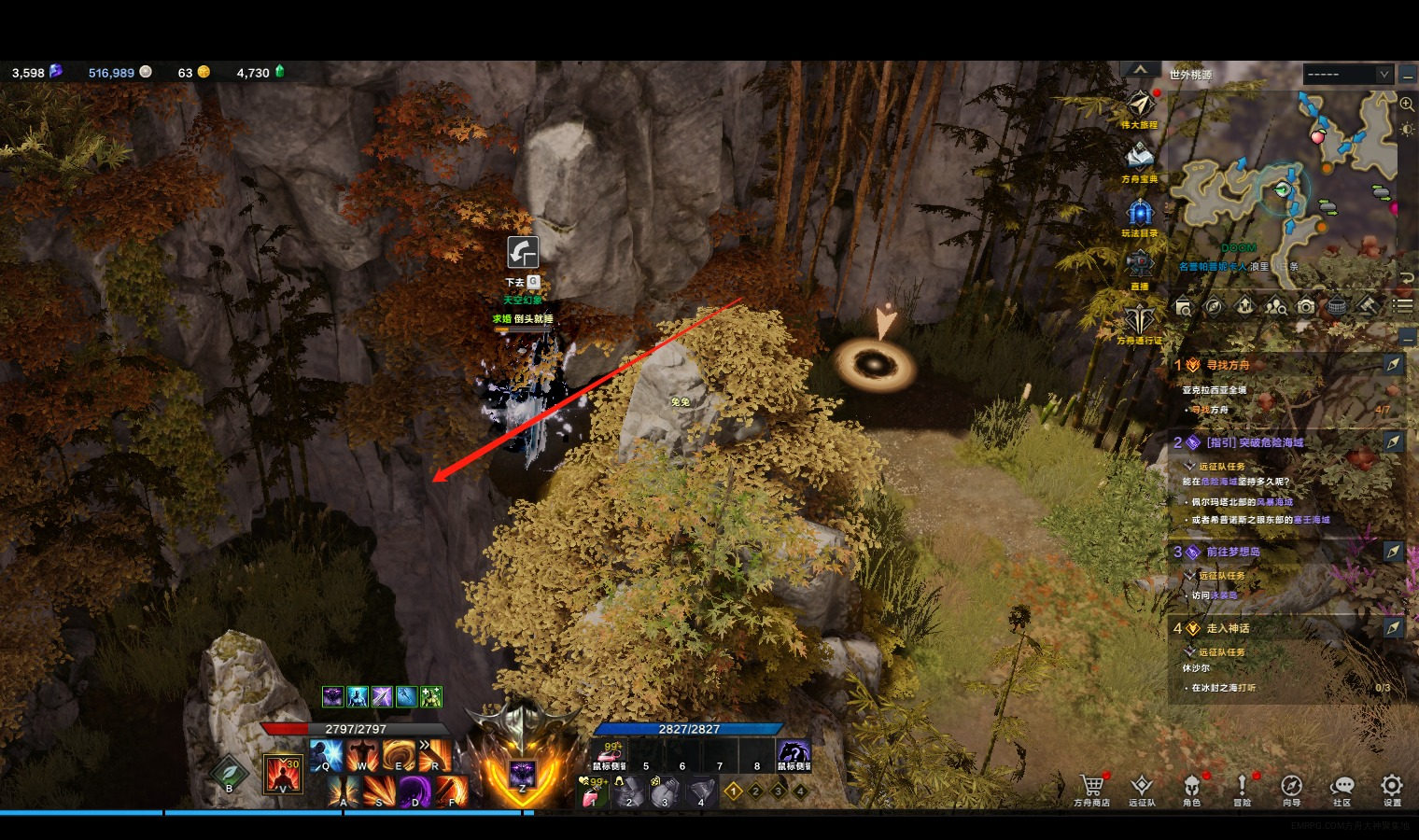Viewport: 1419px width, 840px height.
Task: Open the channel dropdown above the minimap
Action: [1348, 74]
